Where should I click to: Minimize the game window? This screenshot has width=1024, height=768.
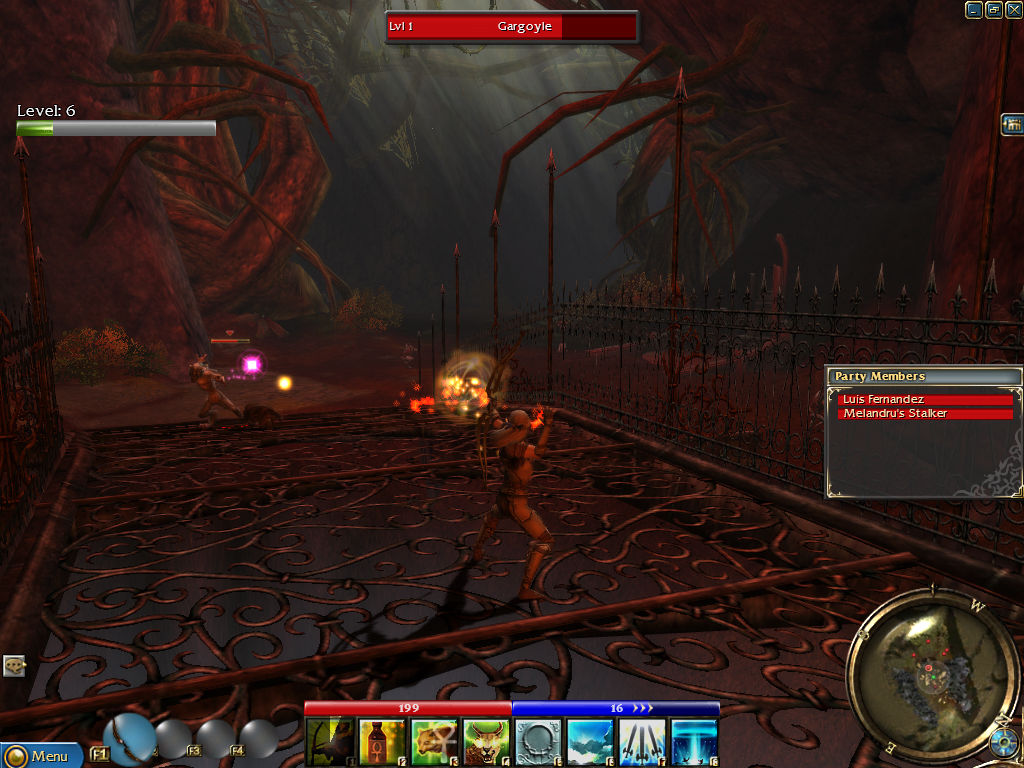coord(973,10)
